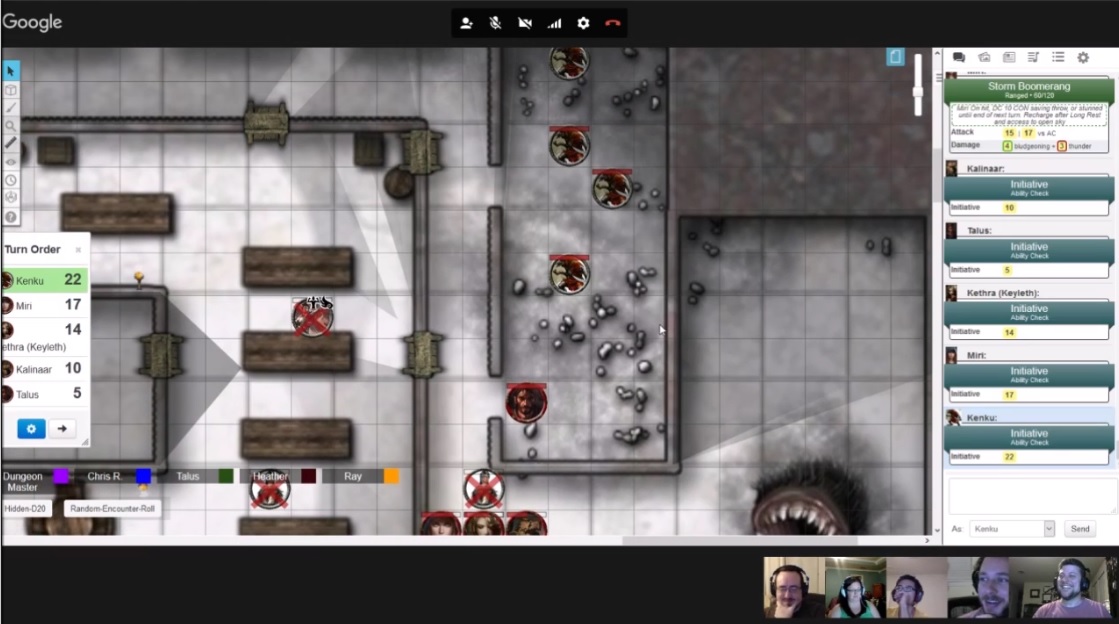Image resolution: width=1119 pixels, height=624 pixels.
Task: Run the Random-Encounter-Roll macro
Action: coord(111,508)
